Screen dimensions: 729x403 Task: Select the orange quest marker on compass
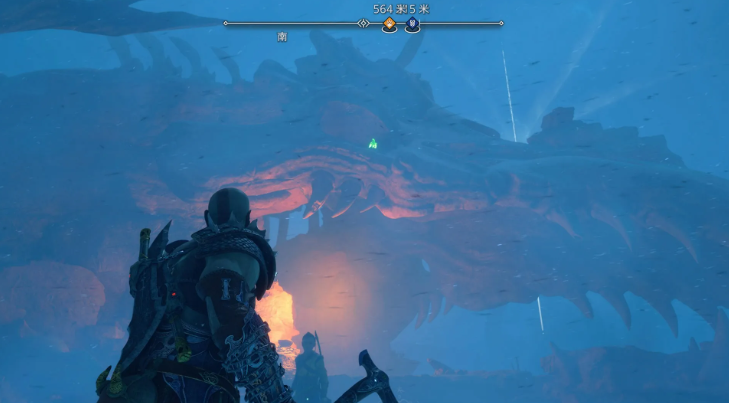[389, 25]
